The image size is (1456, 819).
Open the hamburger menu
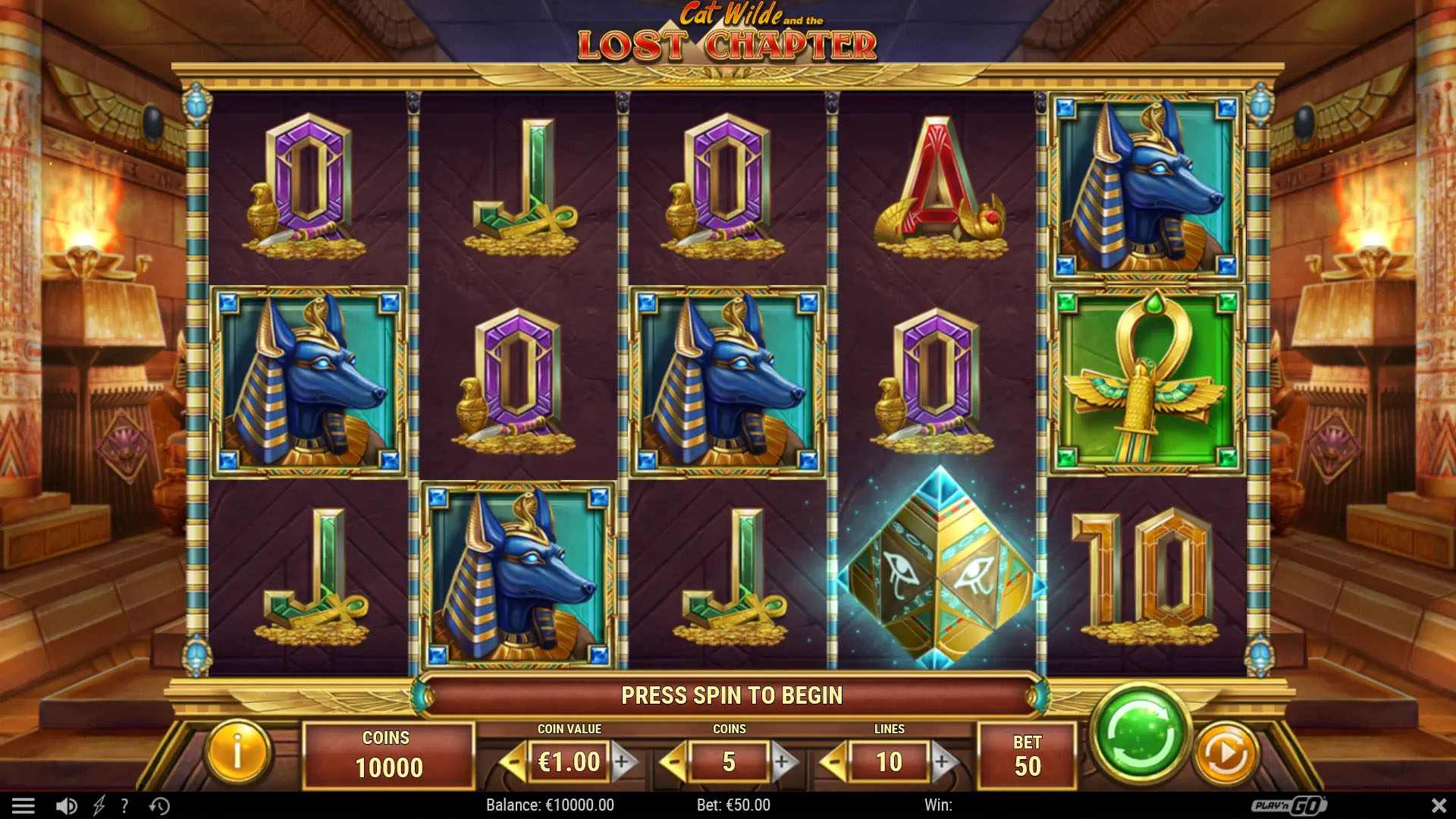tap(24, 805)
